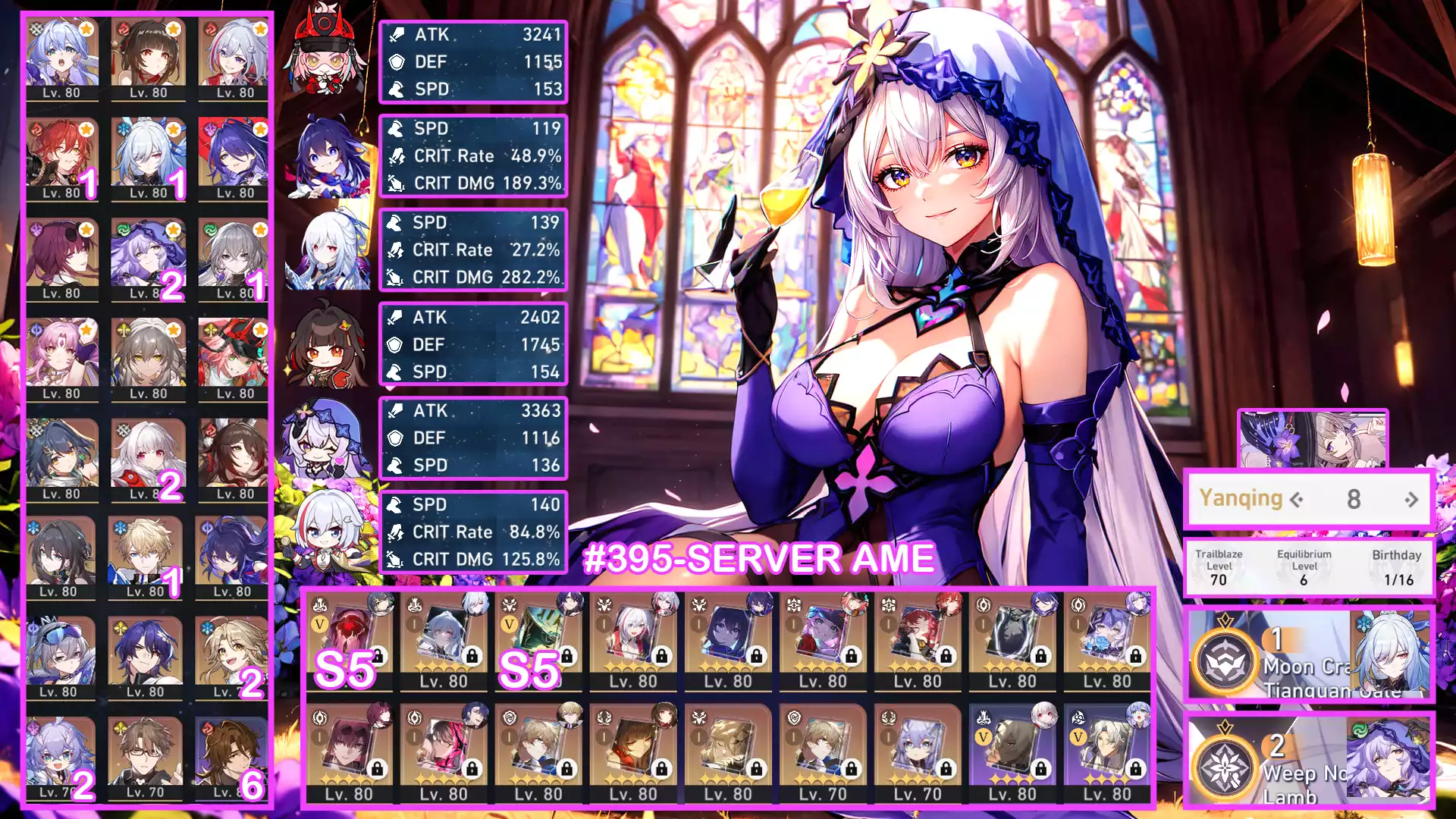
Task: Open the red S5 light cone card
Action: point(350,642)
